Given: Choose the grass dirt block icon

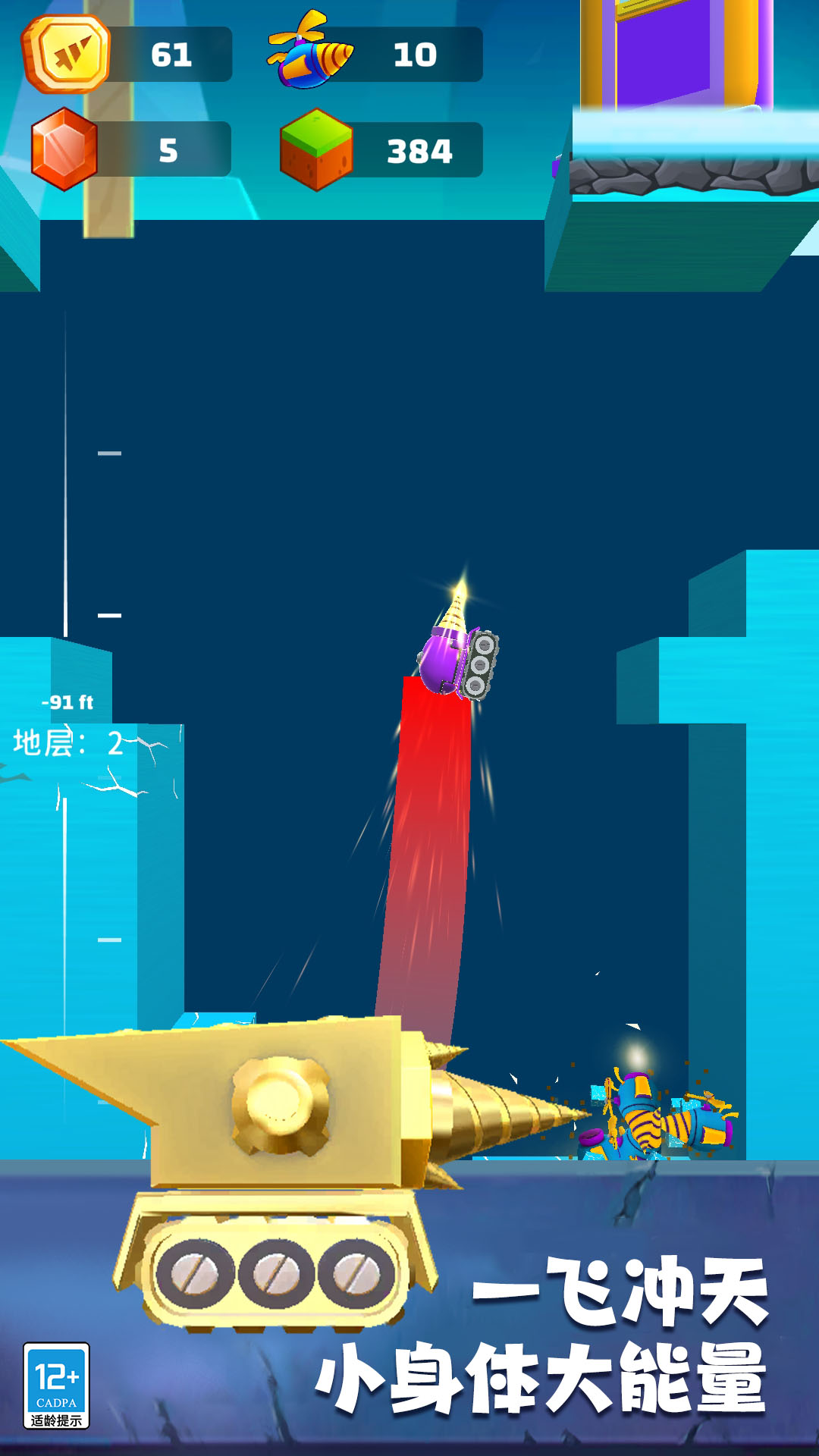Looking at the screenshot, I should point(316,149).
